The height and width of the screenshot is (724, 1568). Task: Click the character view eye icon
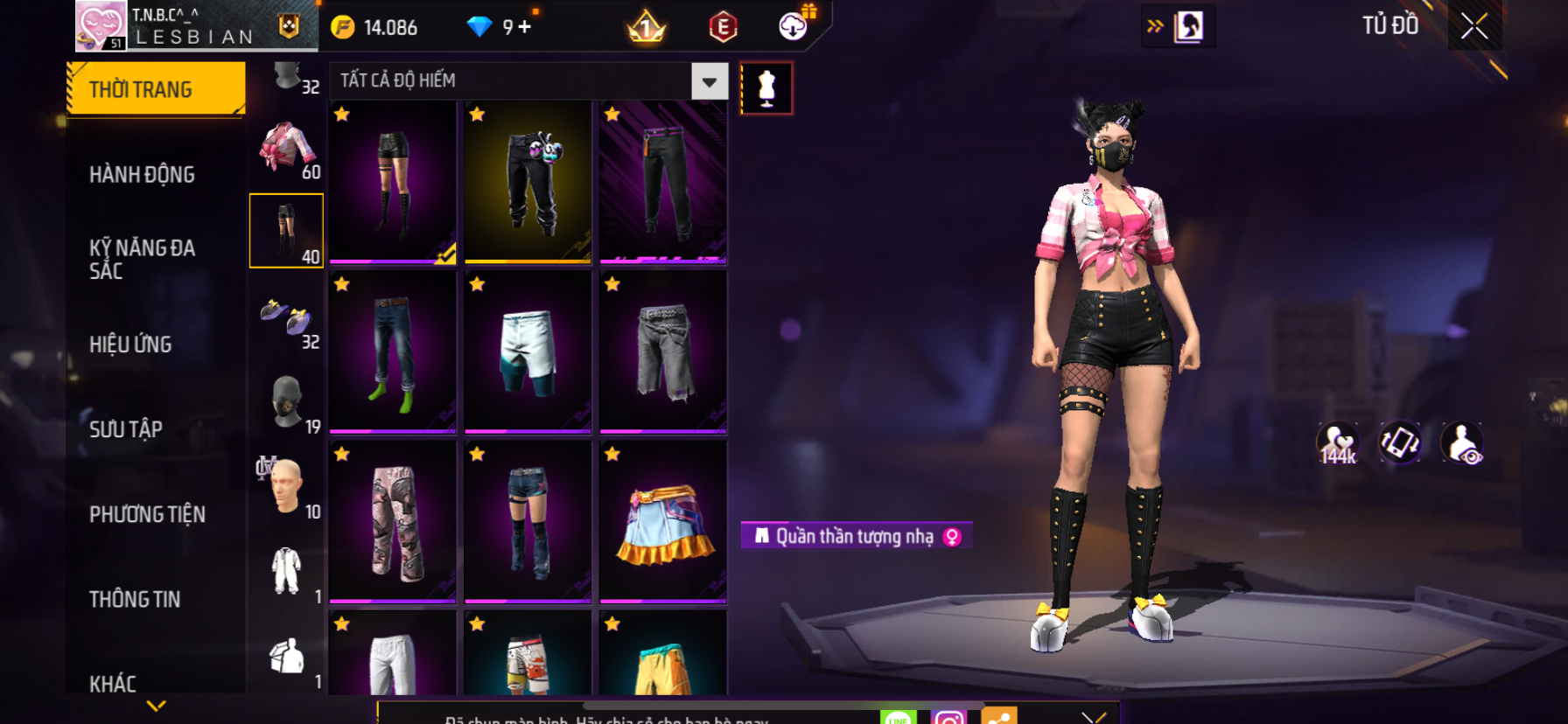1462,443
